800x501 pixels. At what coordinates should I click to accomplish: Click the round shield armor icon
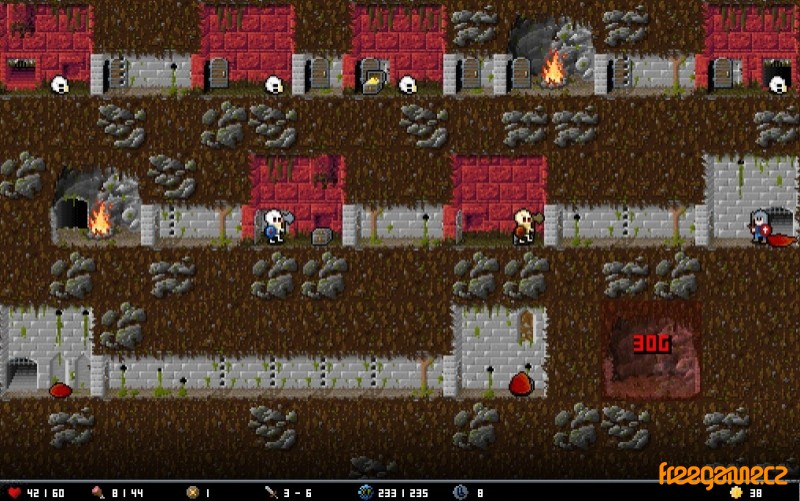pyautogui.click(x=193, y=492)
